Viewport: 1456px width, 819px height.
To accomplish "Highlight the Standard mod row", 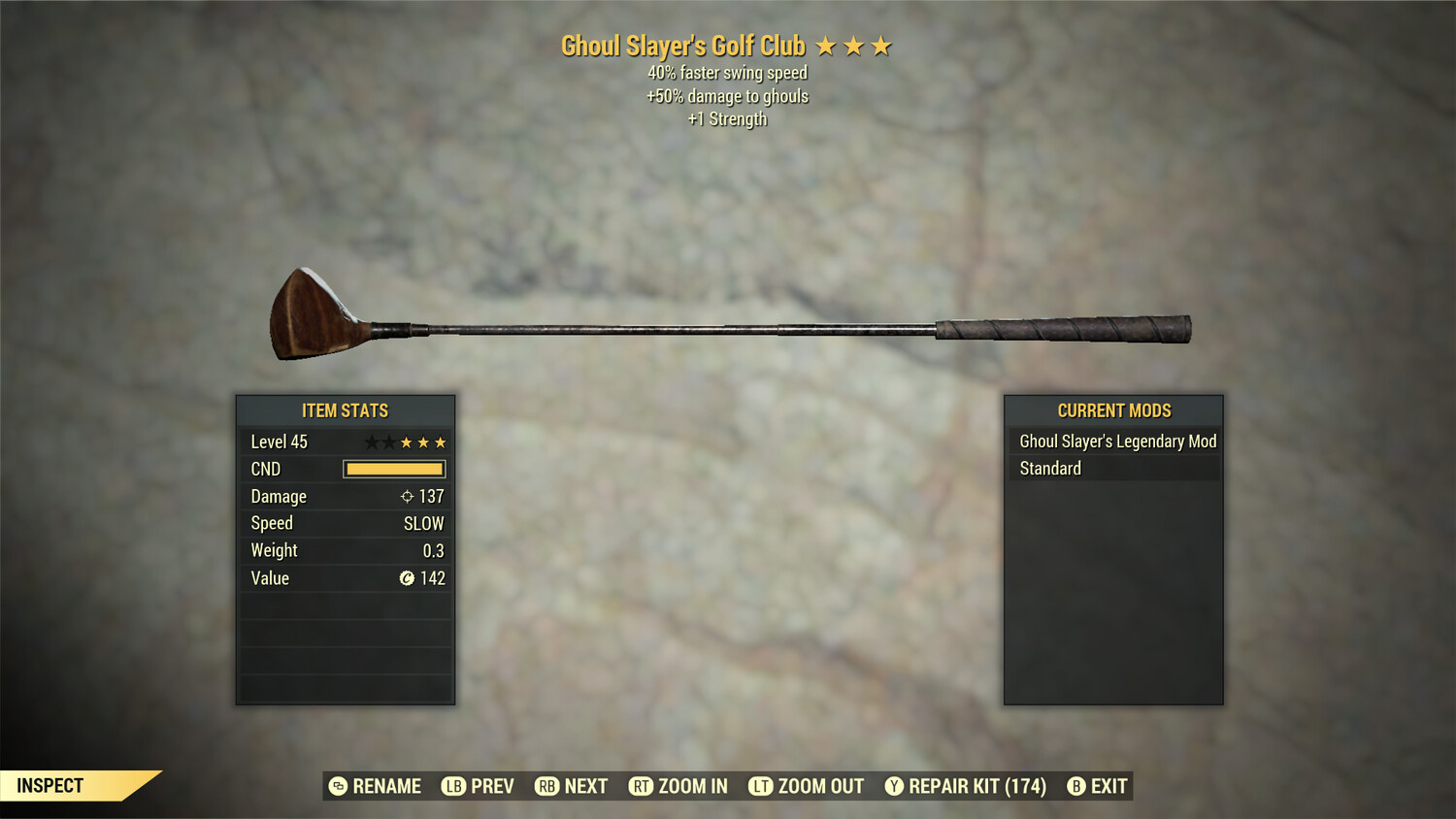I will [x=1114, y=469].
